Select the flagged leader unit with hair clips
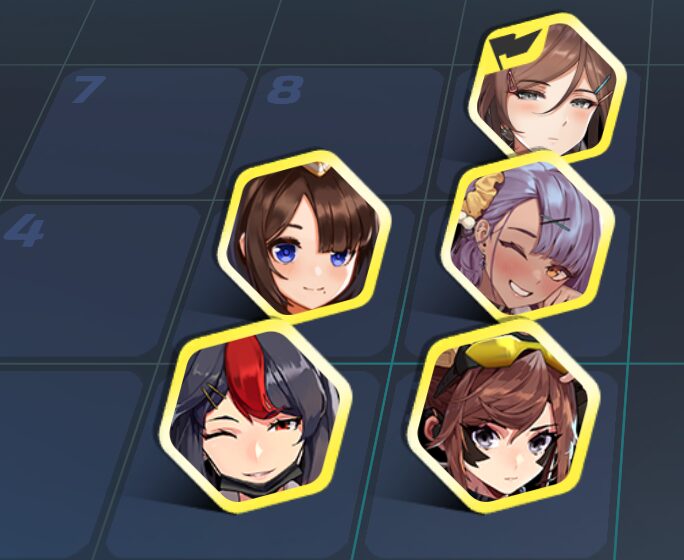 pyautogui.click(x=549, y=92)
